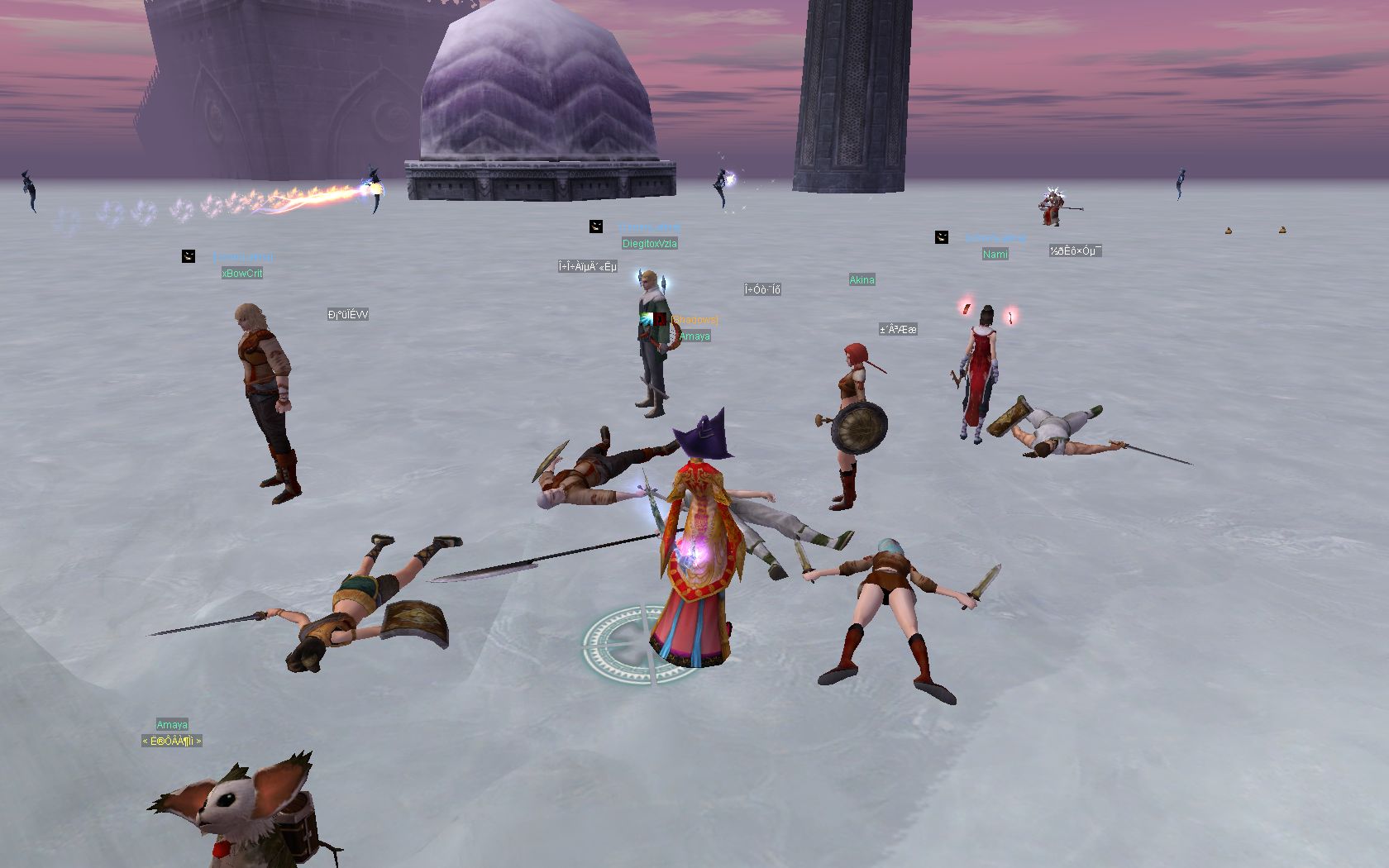Image resolution: width=1389 pixels, height=868 pixels.
Task: Click the Akina name tag
Action: tap(862, 280)
